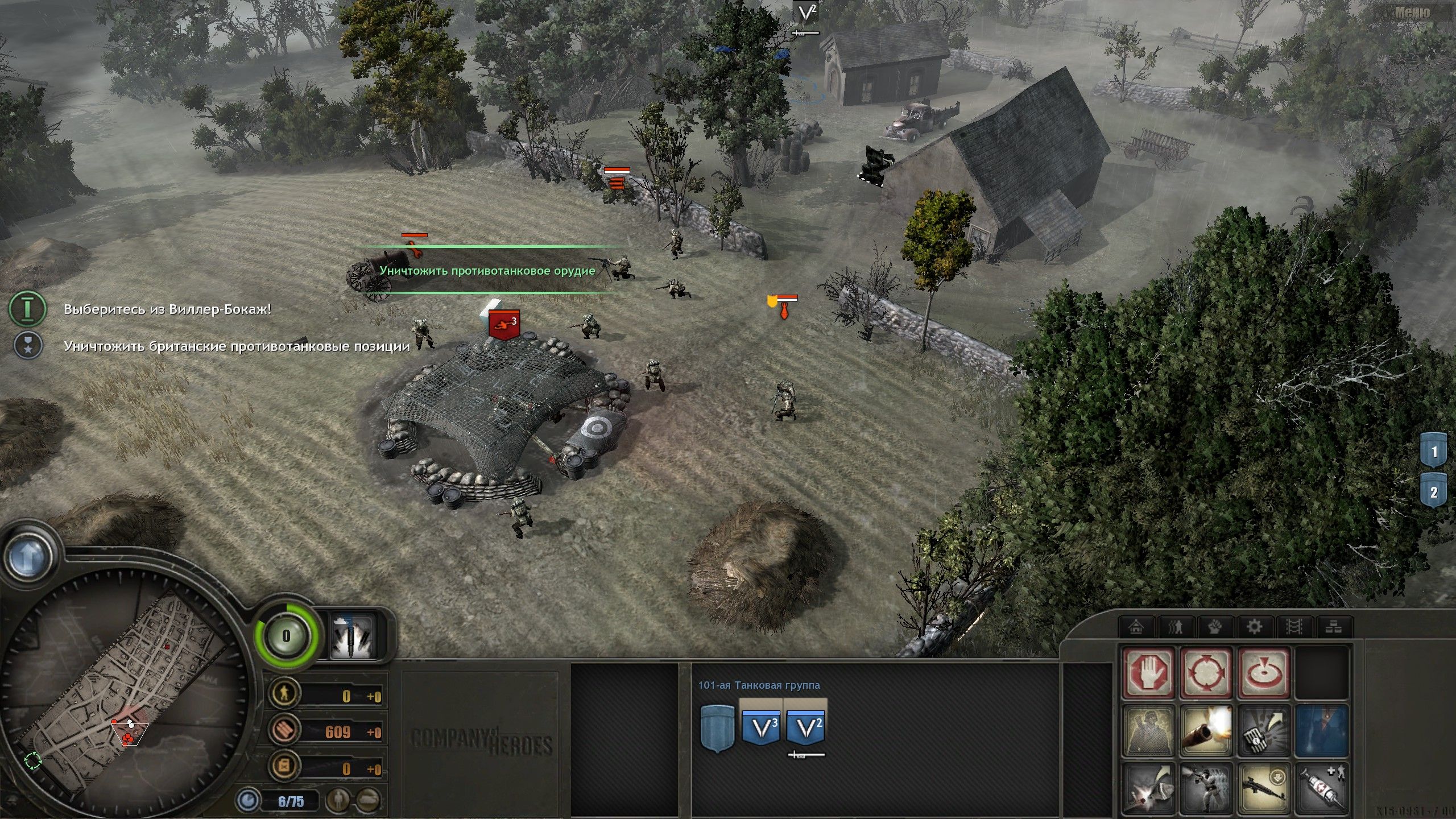
Task: Toggle the Hold Fire red hand stance
Action: pyautogui.click(x=1151, y=673)
